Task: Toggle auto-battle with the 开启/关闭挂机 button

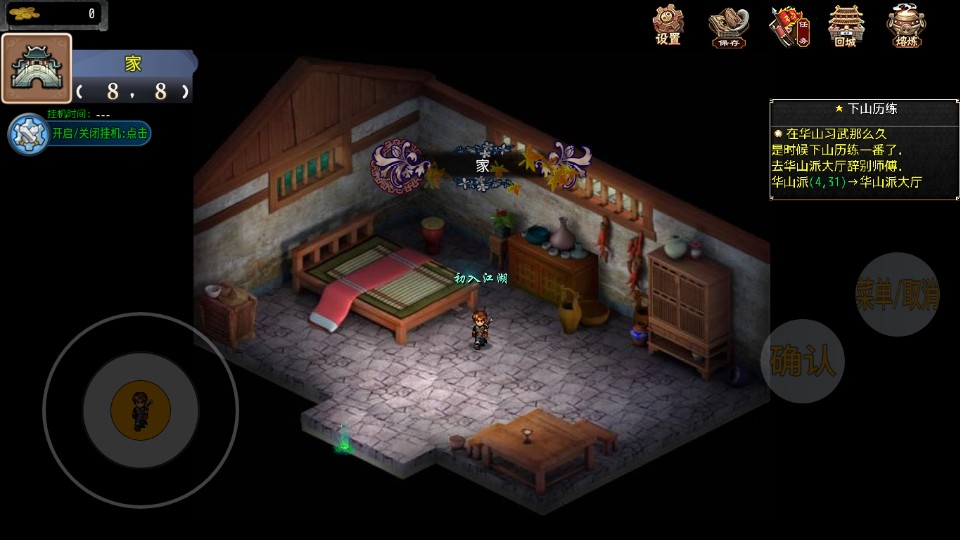Action: [80, 133]
